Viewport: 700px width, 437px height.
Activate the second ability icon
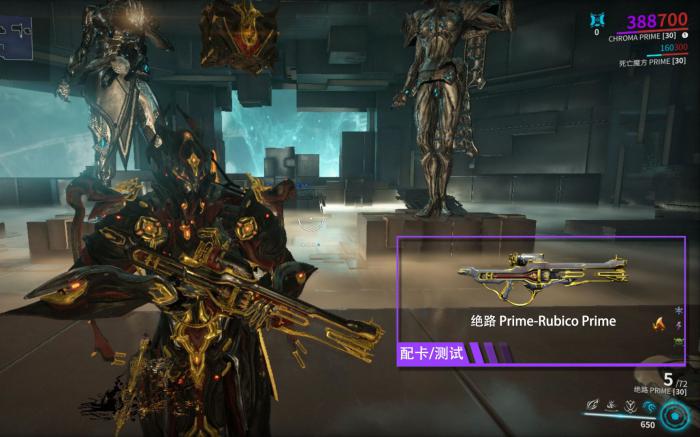point(610,406)
